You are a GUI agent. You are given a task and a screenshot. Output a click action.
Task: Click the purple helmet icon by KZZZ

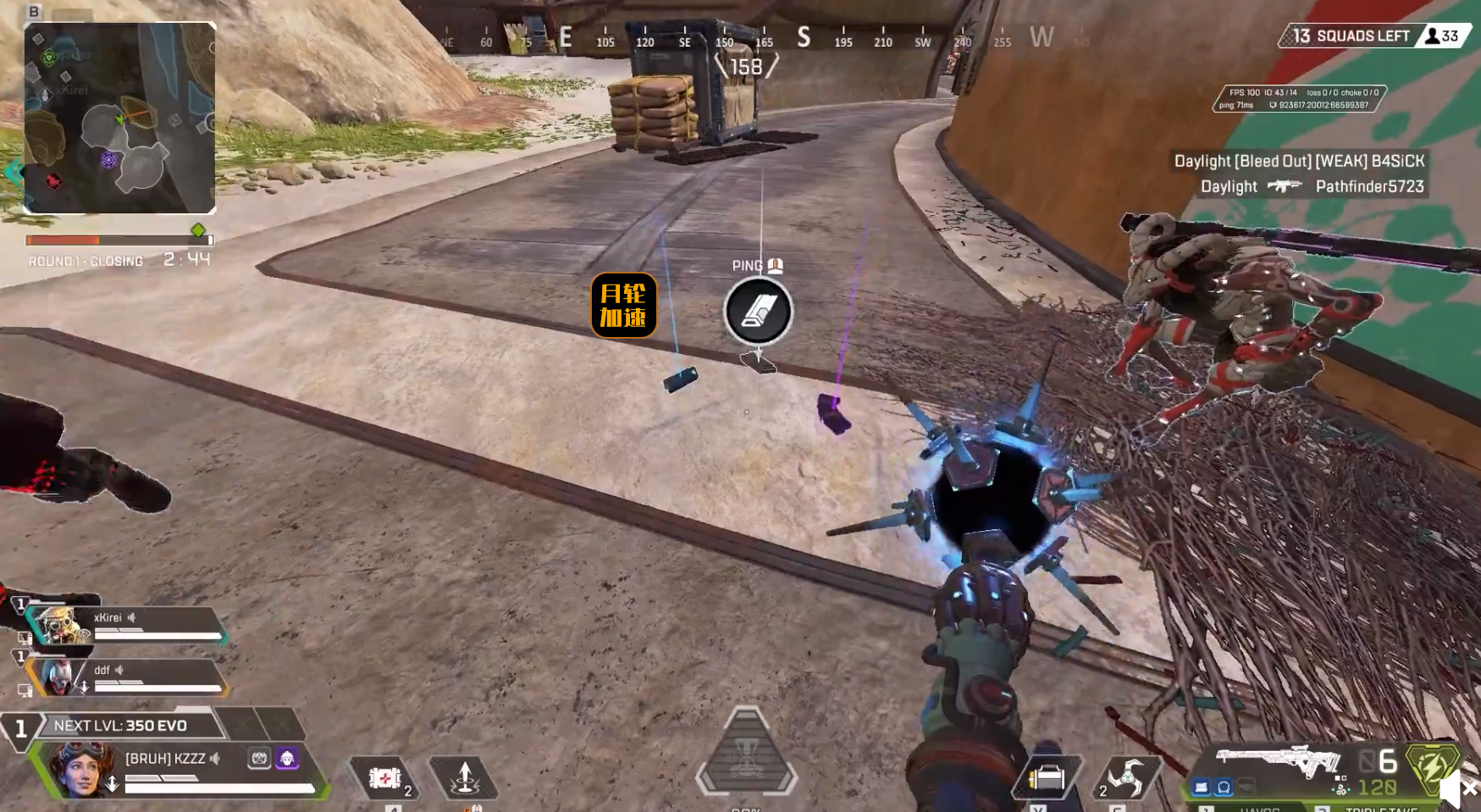coord(287,758)
